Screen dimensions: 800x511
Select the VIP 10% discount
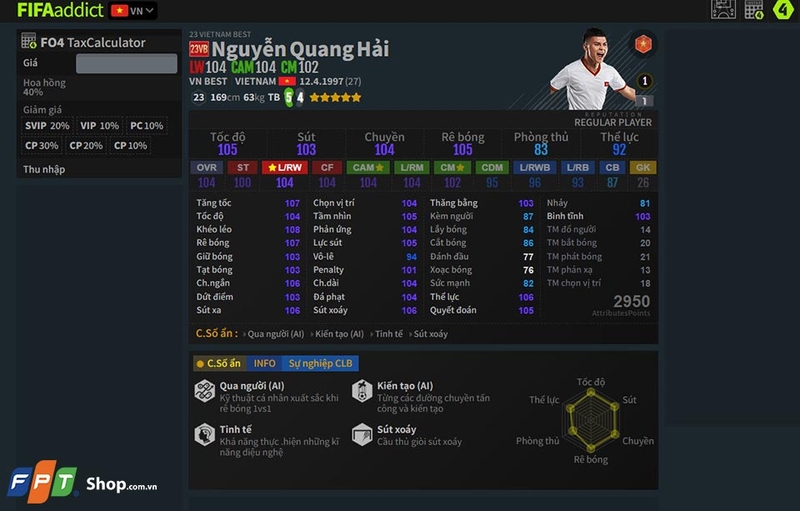(99, 126)
